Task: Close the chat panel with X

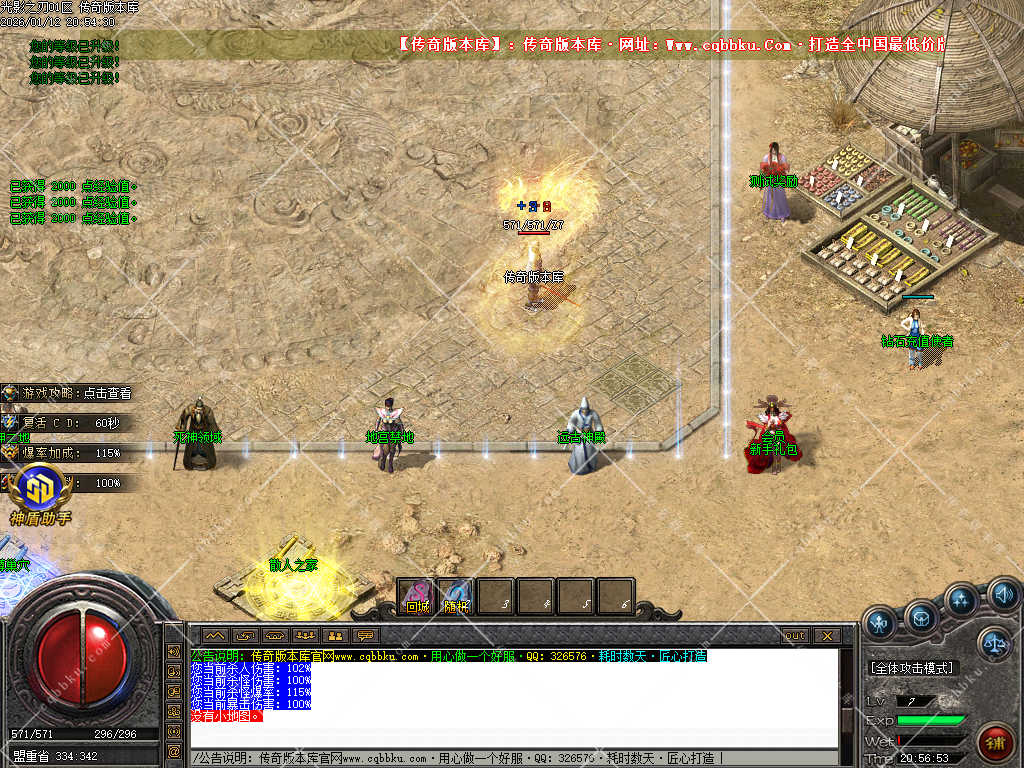Action: tap(826, 635)
